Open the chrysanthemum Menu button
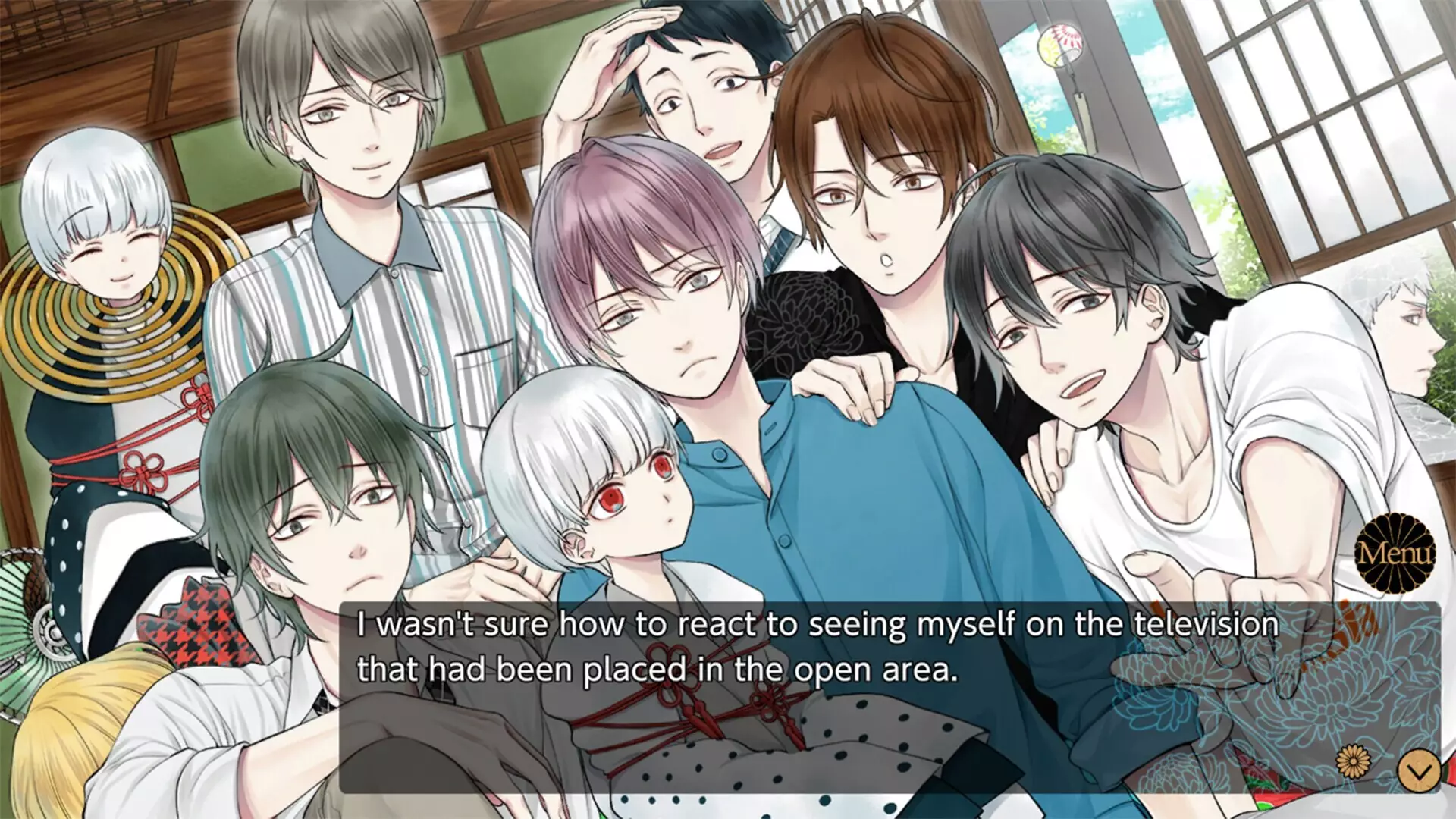 coord(1395,552)
